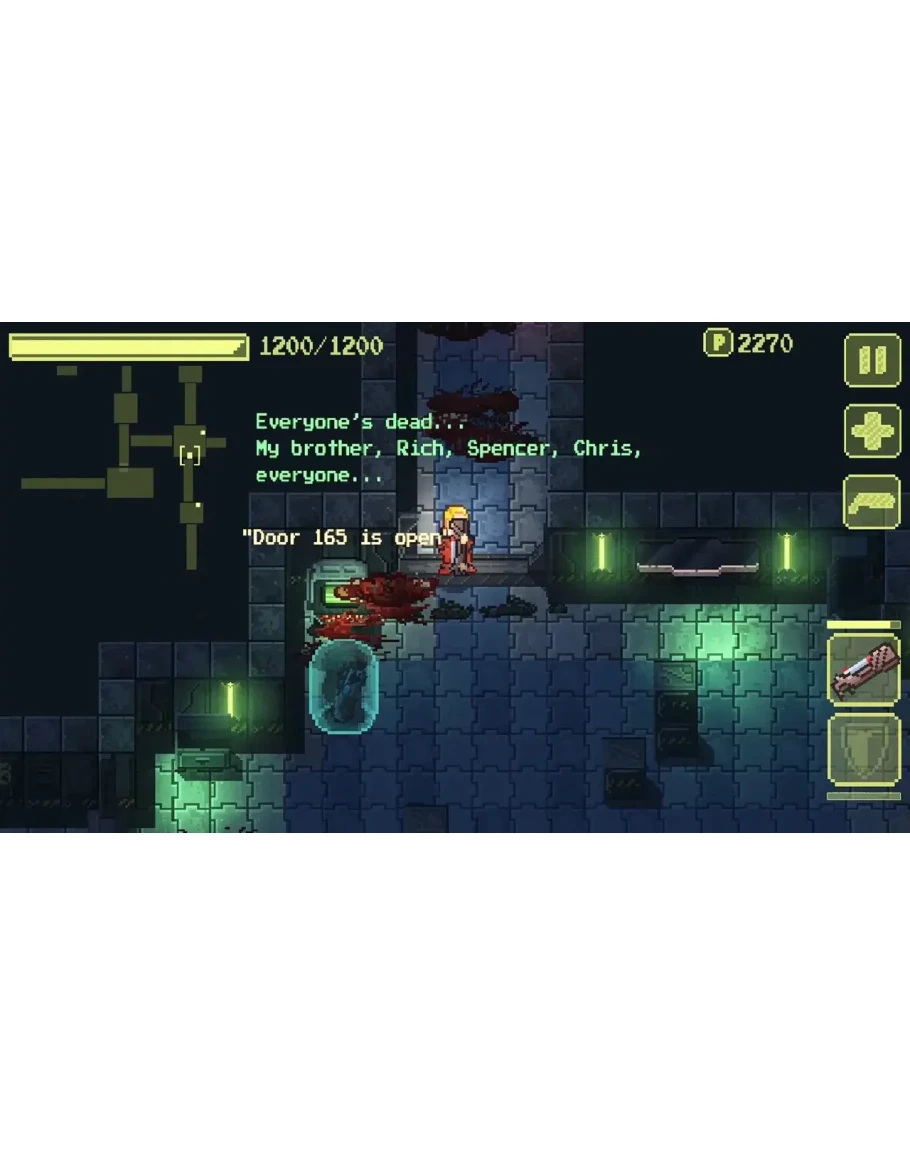Screen dimensions: 910x1155
Task: Pause the game
Action: point(872,360)
